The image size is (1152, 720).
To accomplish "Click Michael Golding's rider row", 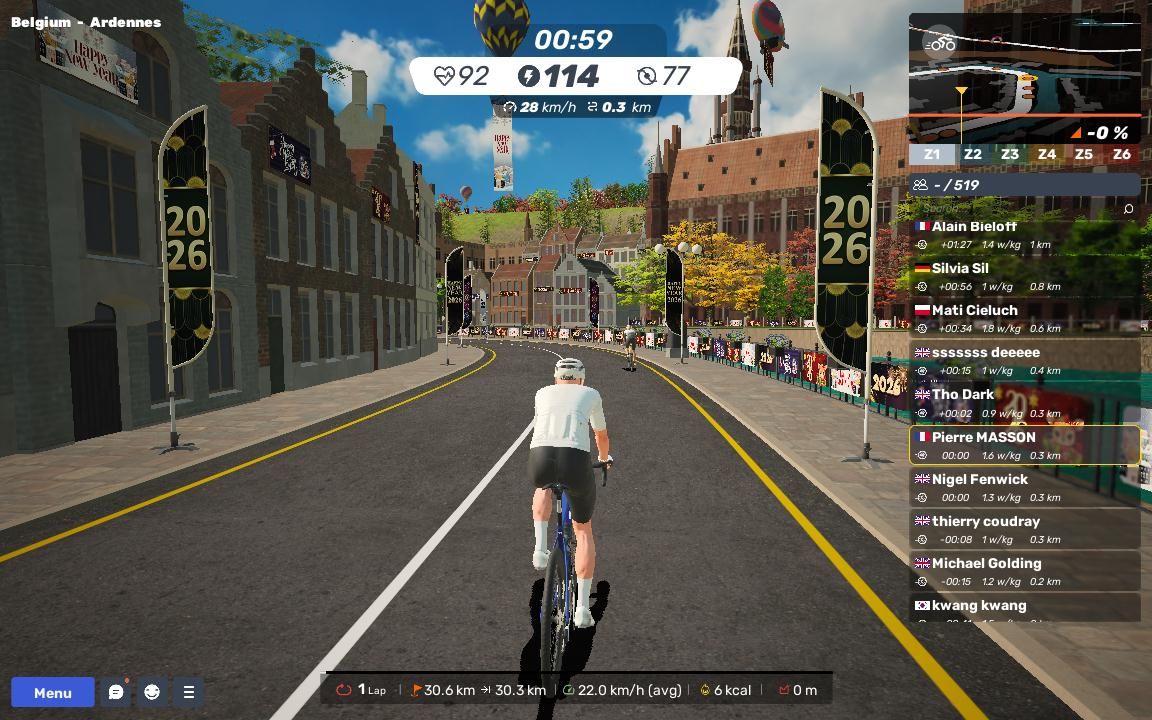I will point(1024,571).
